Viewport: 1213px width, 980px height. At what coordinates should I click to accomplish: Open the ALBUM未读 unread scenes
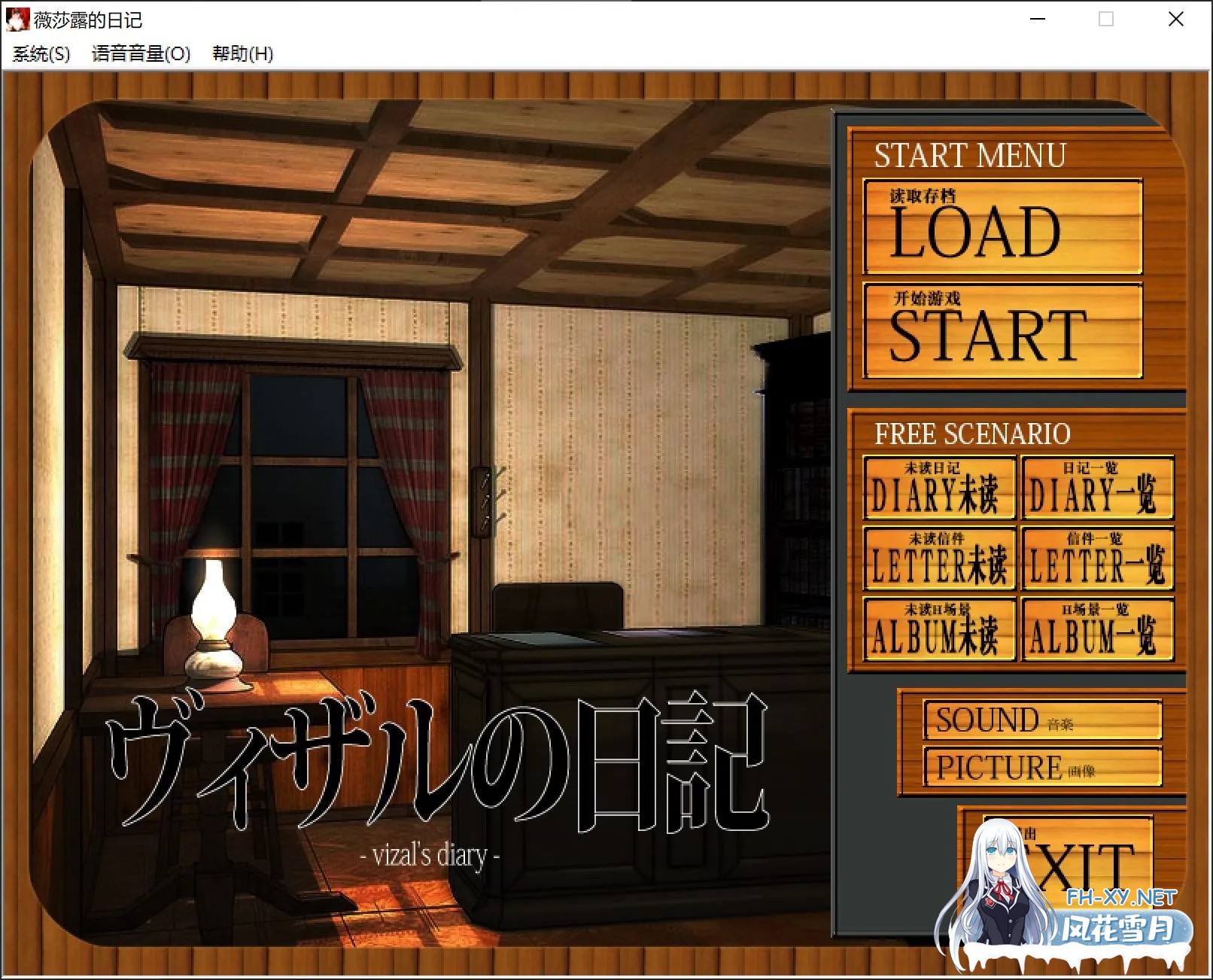coord(939,629)
